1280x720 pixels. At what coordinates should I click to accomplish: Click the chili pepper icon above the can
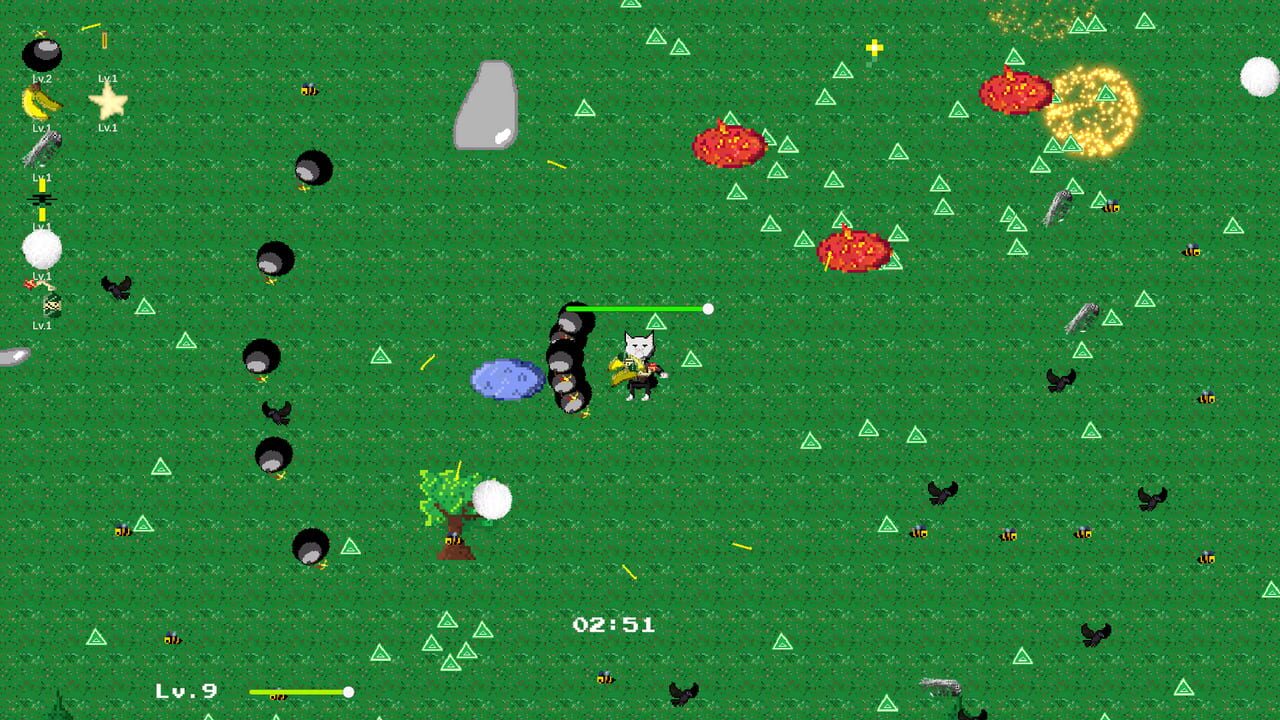(34, 283)
